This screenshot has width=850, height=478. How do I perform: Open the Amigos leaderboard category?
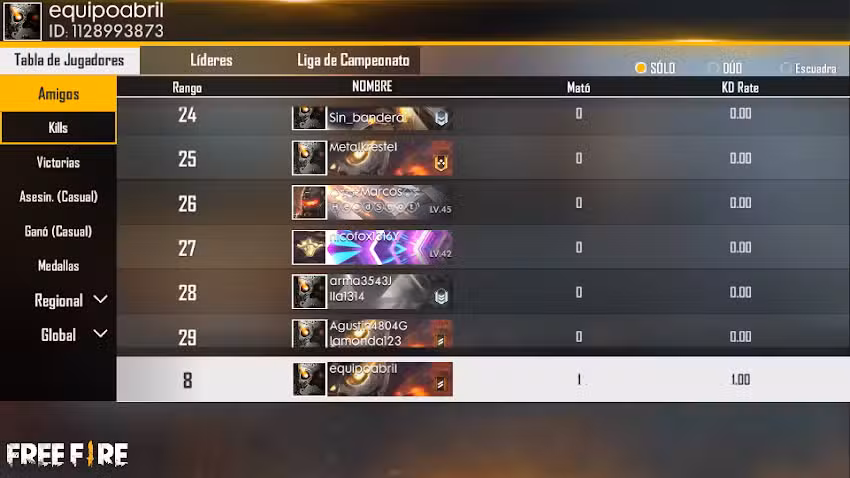(x=58, y=94)
